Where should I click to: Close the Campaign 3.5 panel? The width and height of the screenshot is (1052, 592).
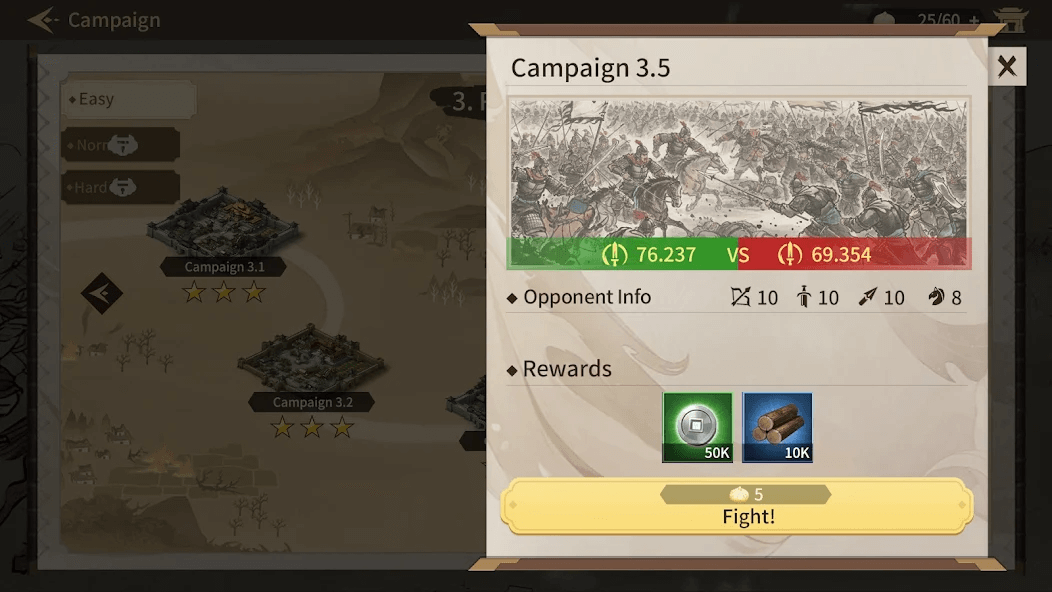pyautogui.click(x=1007, y=67)
